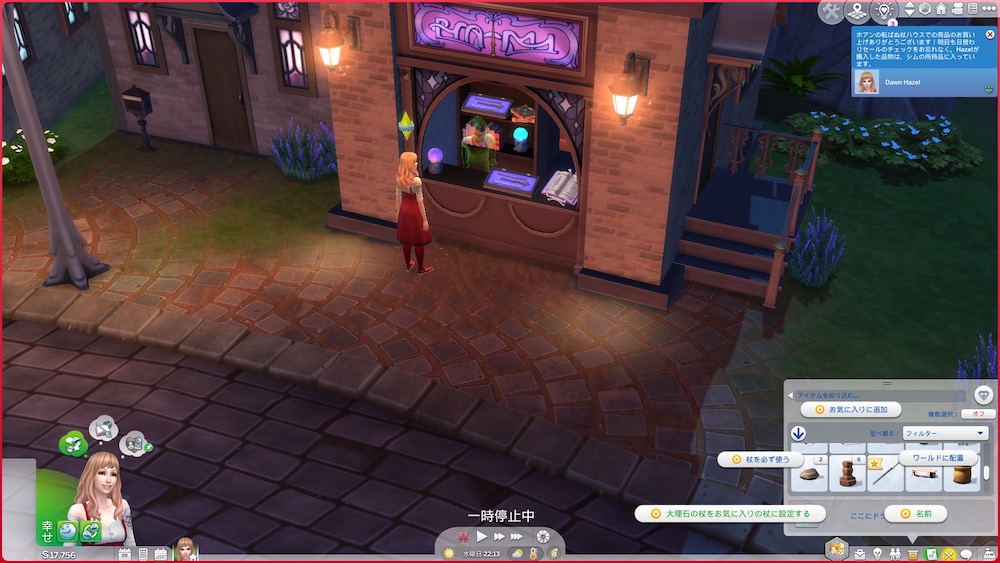
Task: Select 大理石の杖をお気に入りの杖に設定する
Action: coord(730,513)
